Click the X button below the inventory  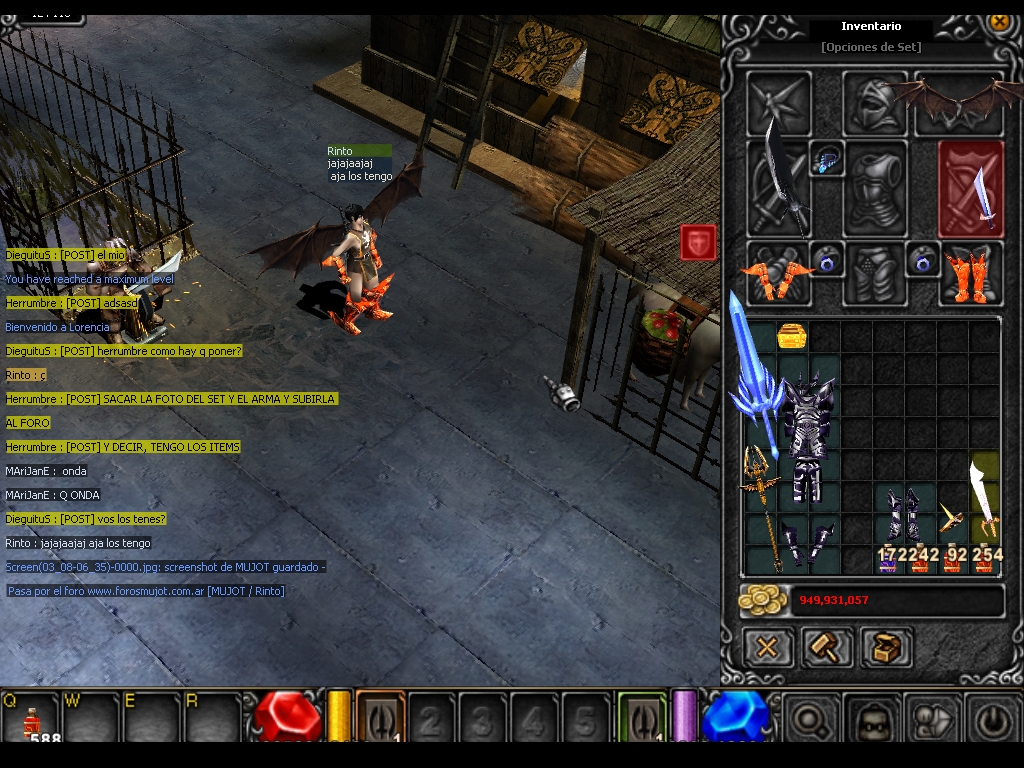(767, 648)
